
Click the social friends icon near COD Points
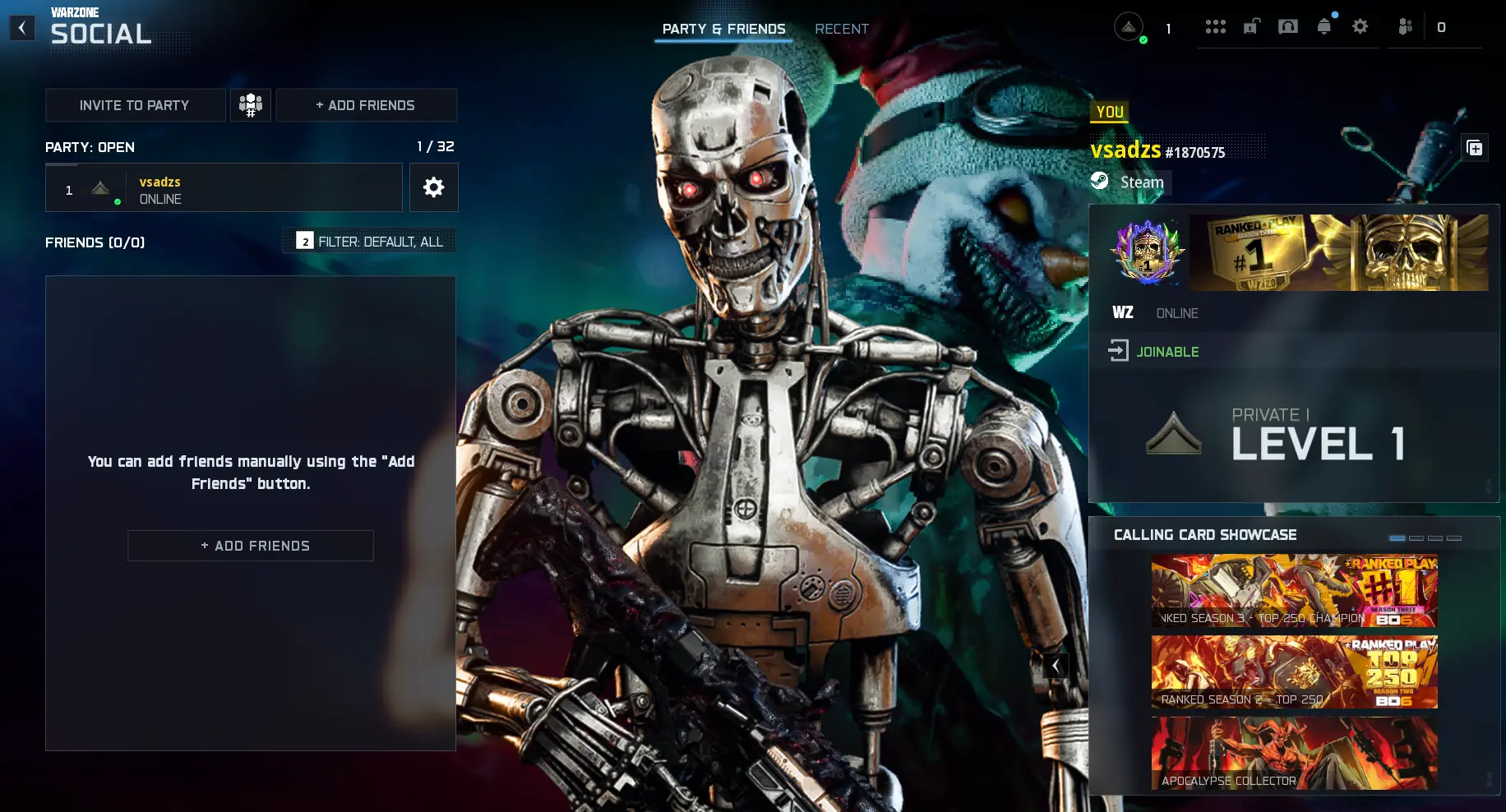[1404, 26]
